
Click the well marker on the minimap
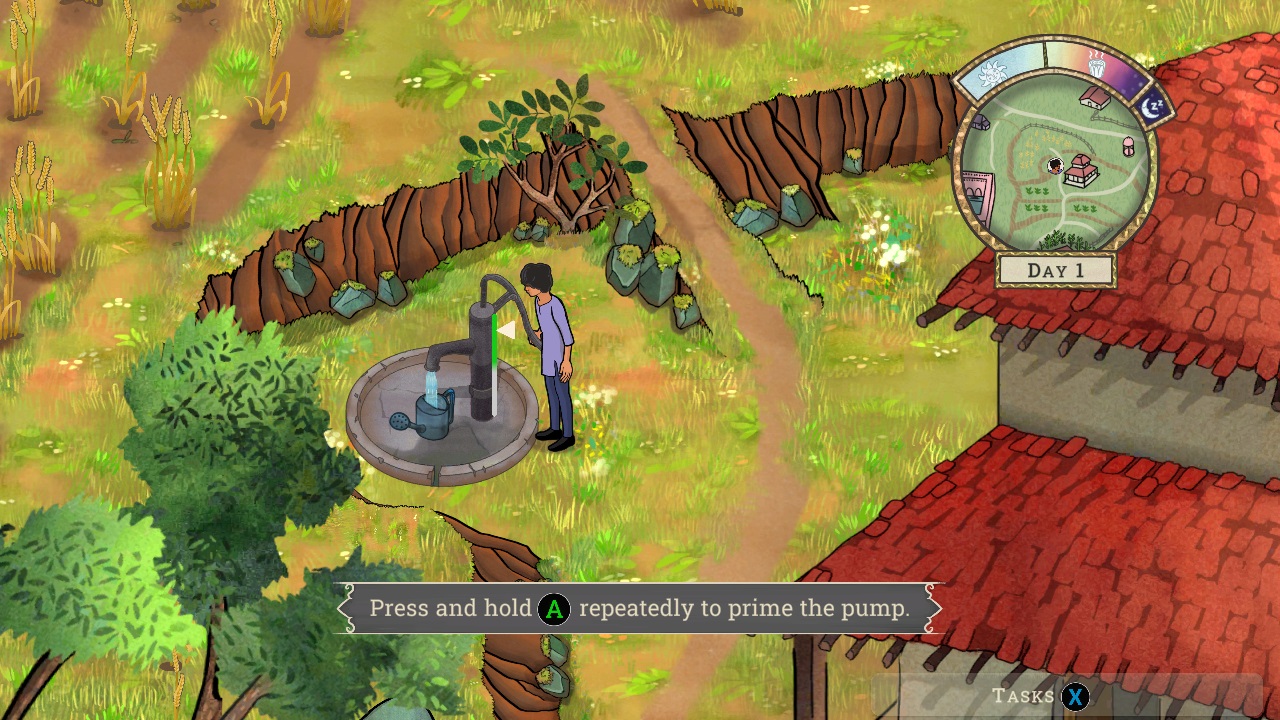click(1127, 146)
